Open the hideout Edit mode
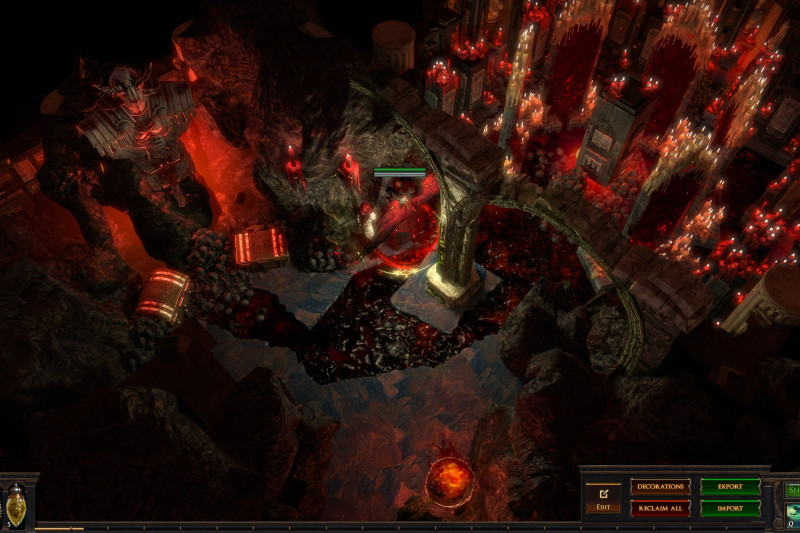This screenshot has height=533, width=800. tap(603, 497)
